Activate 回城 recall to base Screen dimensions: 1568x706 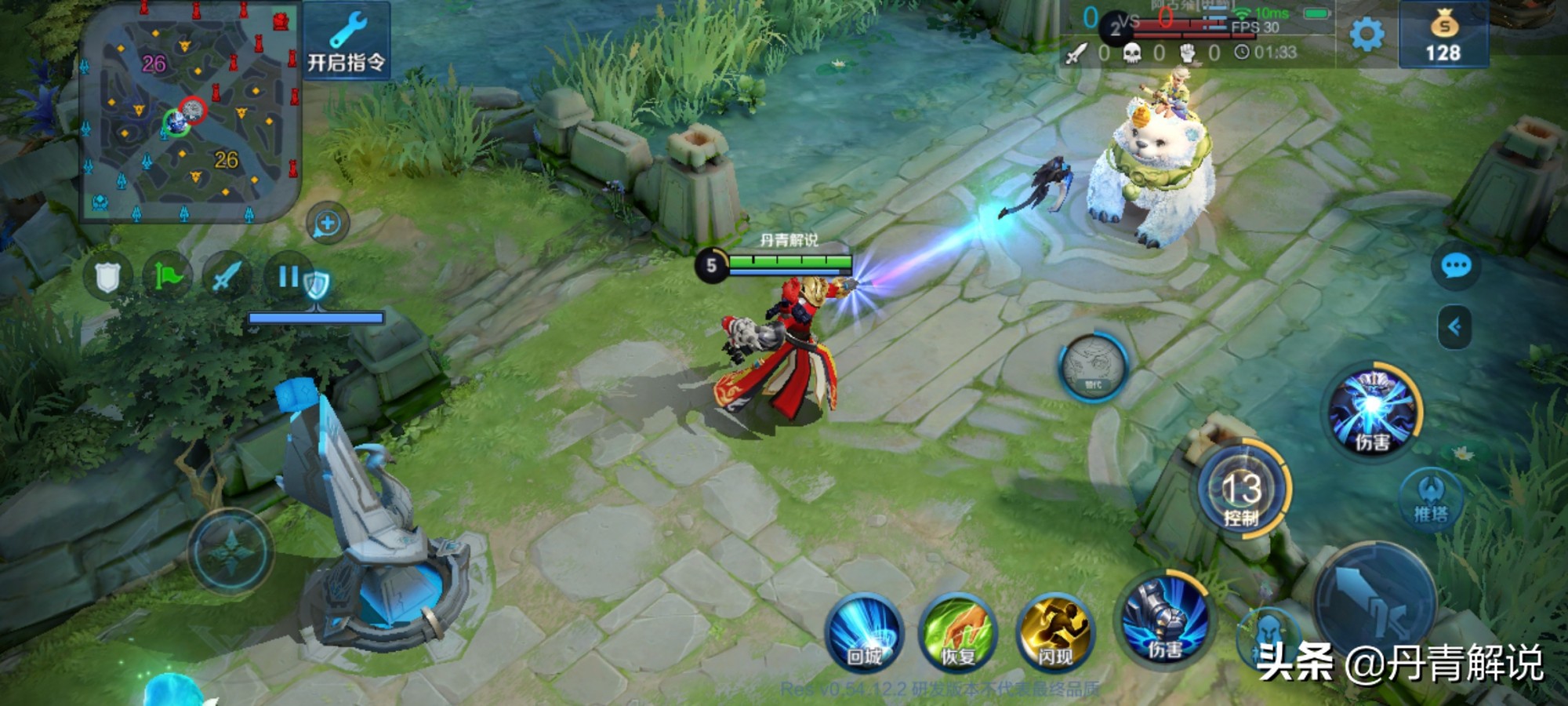pos(864,633)
